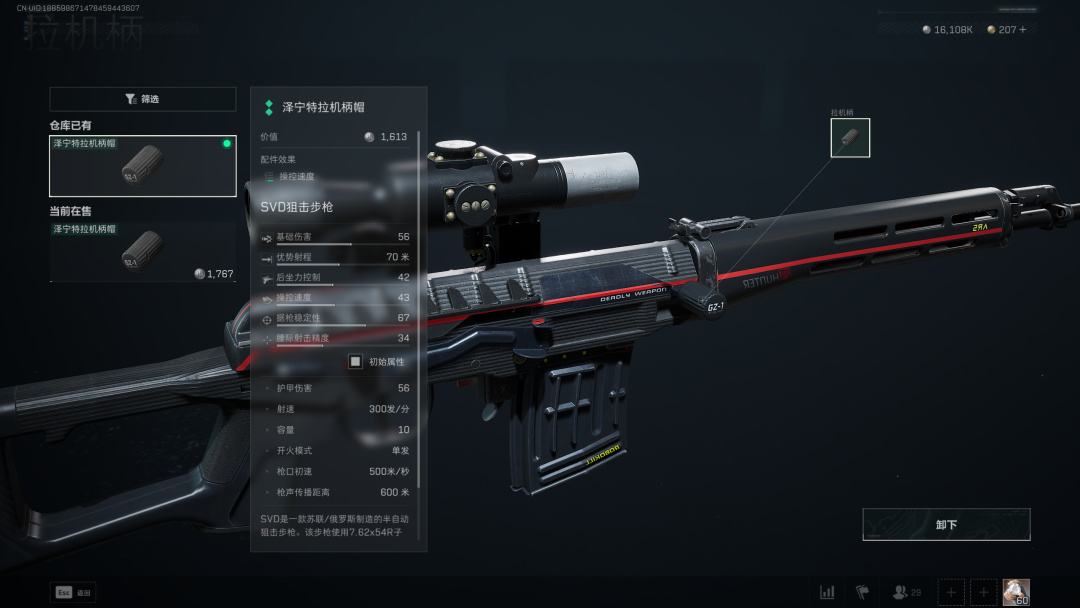Open the friends list icon showing 29
This screenshot has height=608, width=1080.
pos(906,592)
